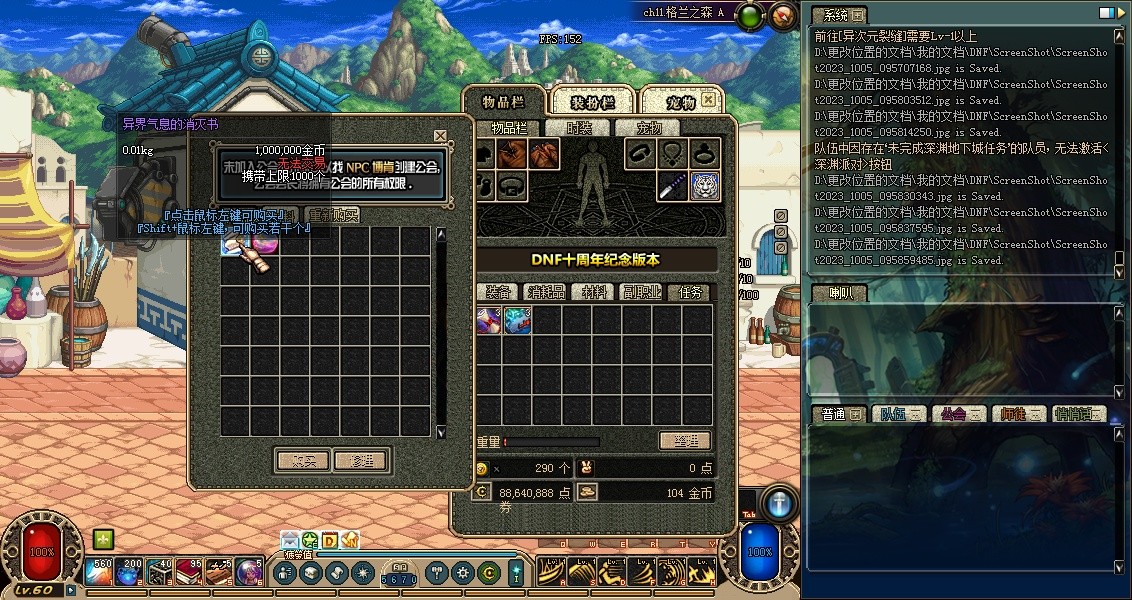
Task: Open the 任务 (quest items) category
Action: (691, 292)
